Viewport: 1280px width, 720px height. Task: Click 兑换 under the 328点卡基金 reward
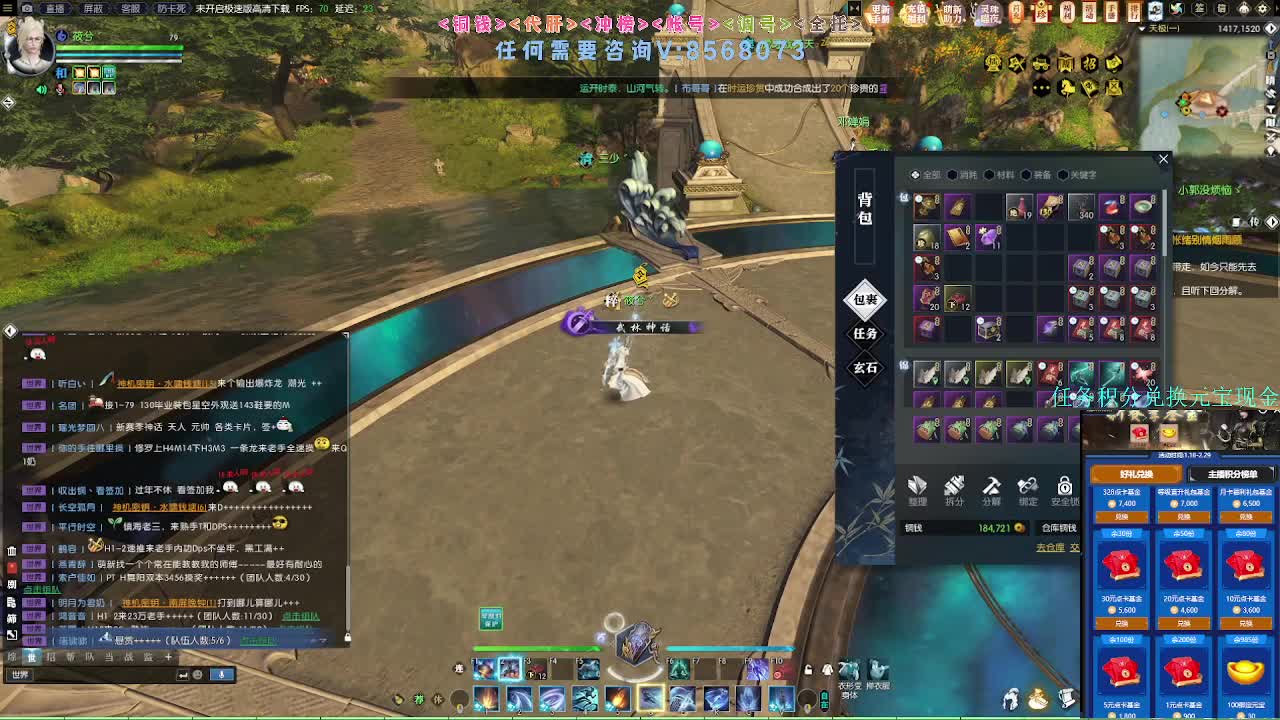point(1122,517)
